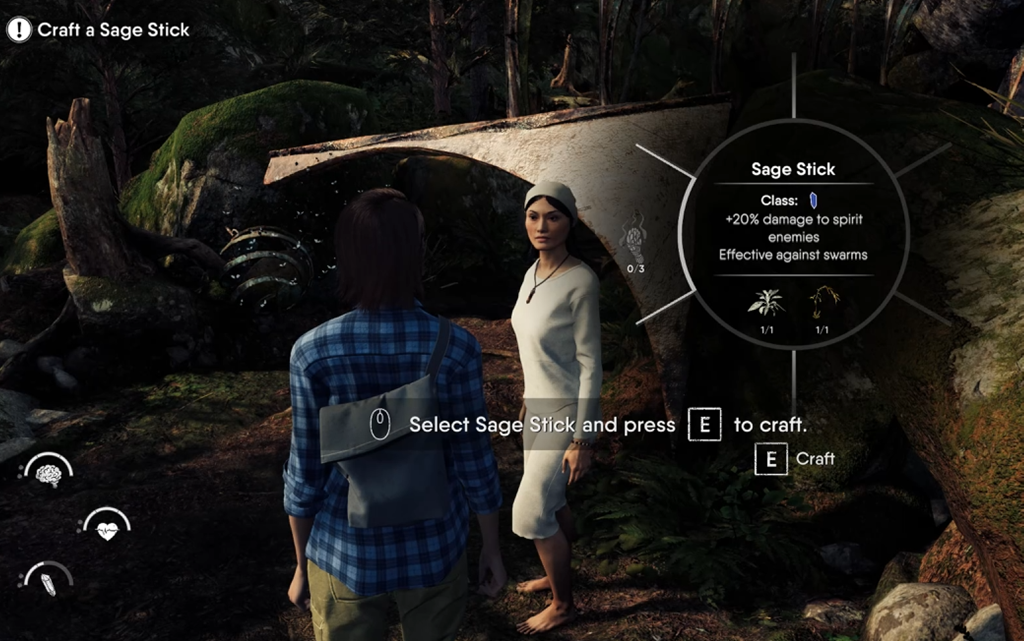Select the sage bundle slot showing 0/3
1024x641 pixels.
pos(634,243)
